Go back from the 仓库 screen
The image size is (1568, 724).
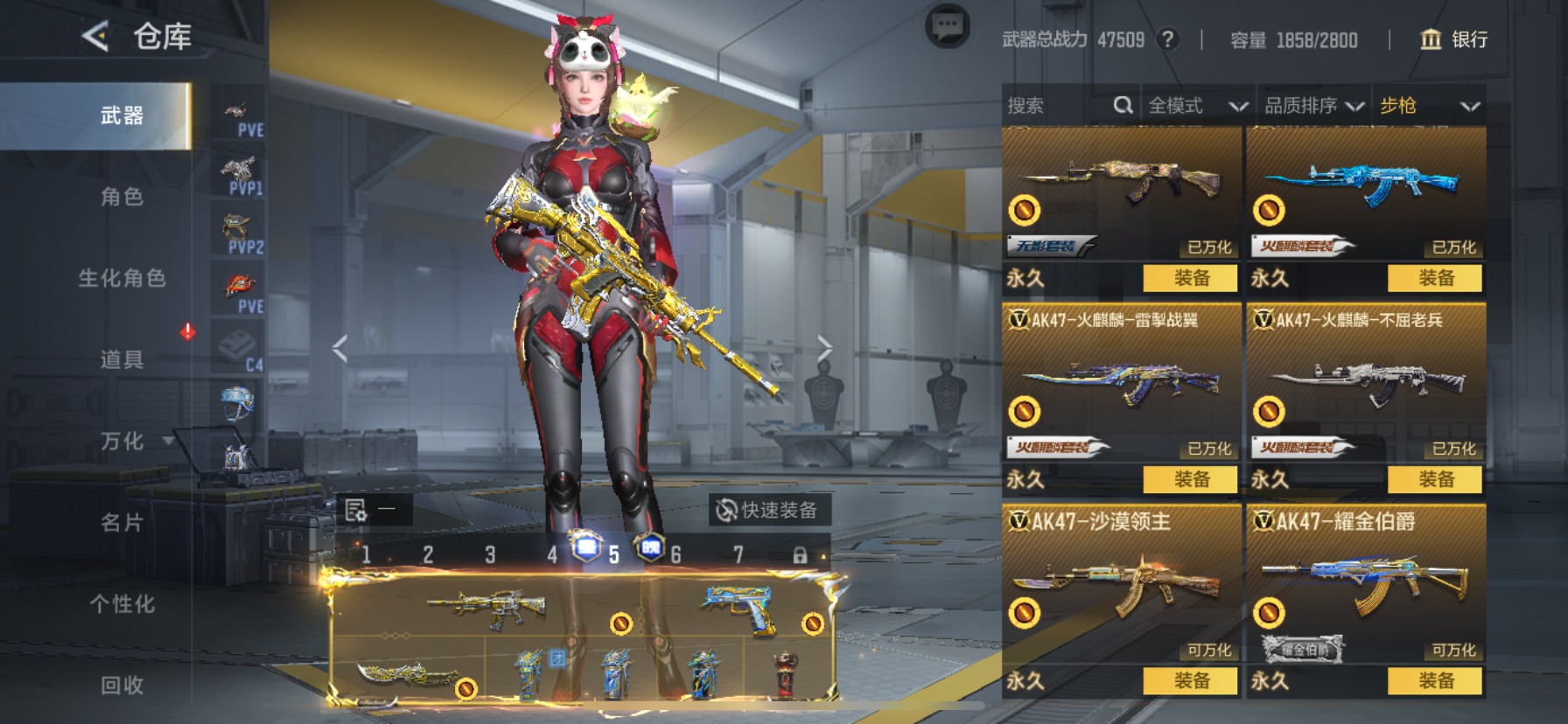pyautogui.click(x=95, y=37)
